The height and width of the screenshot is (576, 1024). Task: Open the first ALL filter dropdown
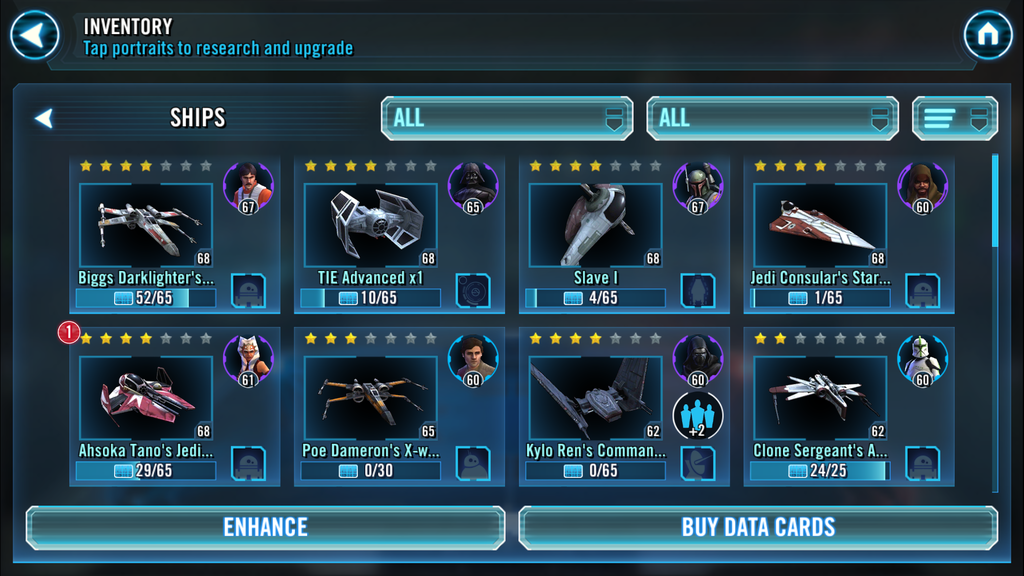(507, 118)
